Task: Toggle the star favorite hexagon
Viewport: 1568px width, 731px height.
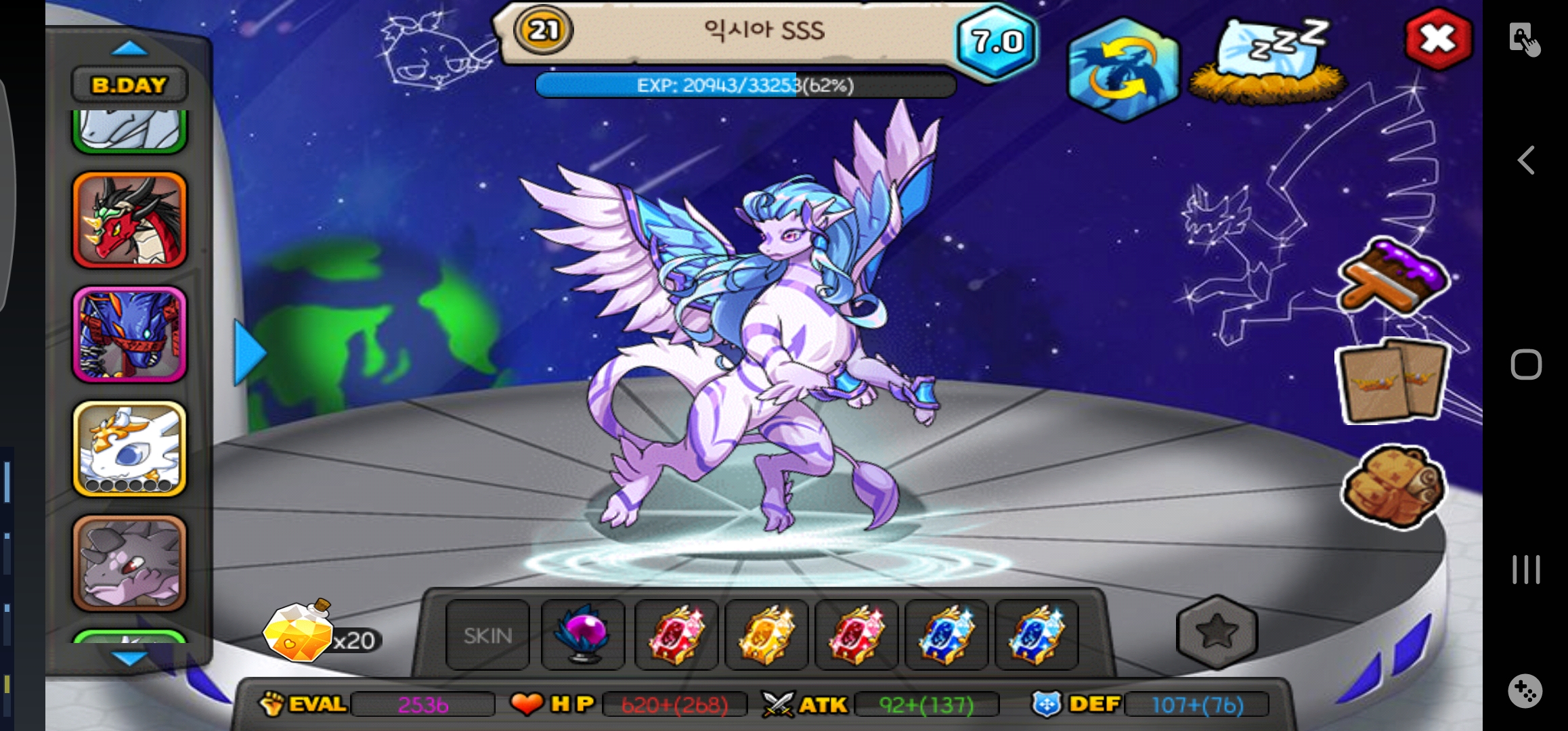Action: click(x=1217, y=632)
